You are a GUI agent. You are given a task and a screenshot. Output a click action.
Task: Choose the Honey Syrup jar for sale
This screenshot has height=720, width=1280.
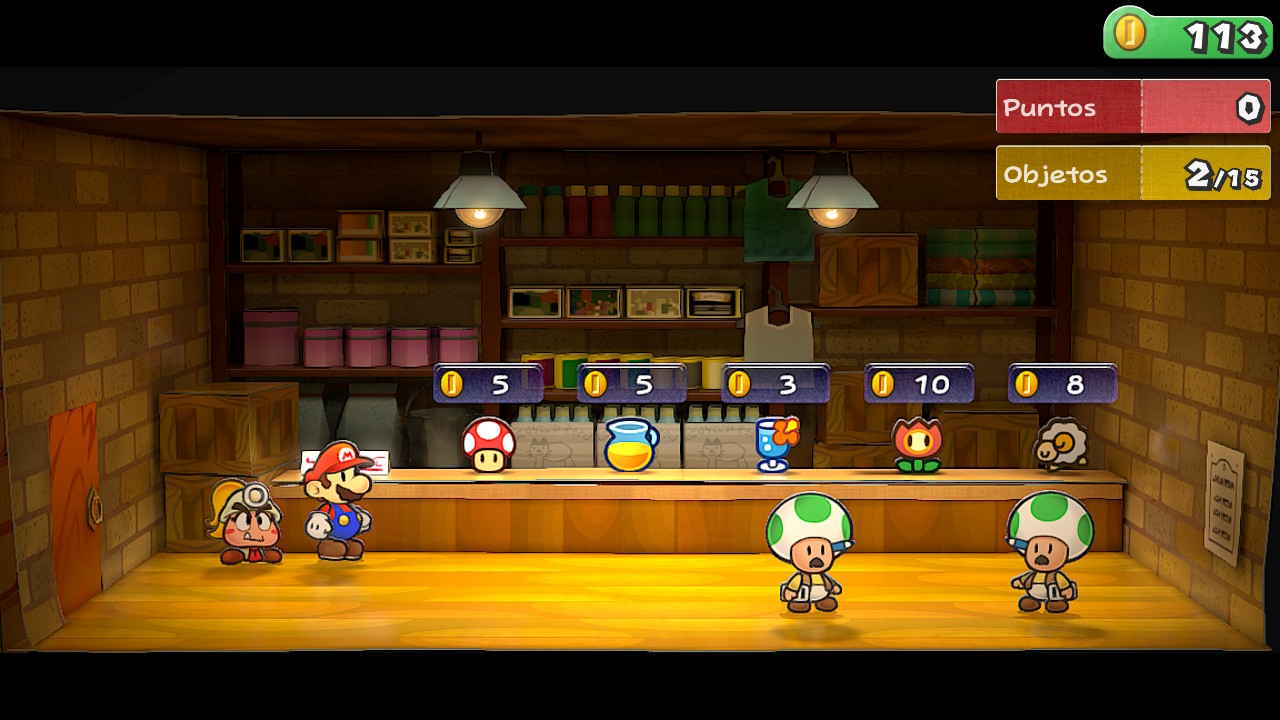631,445
